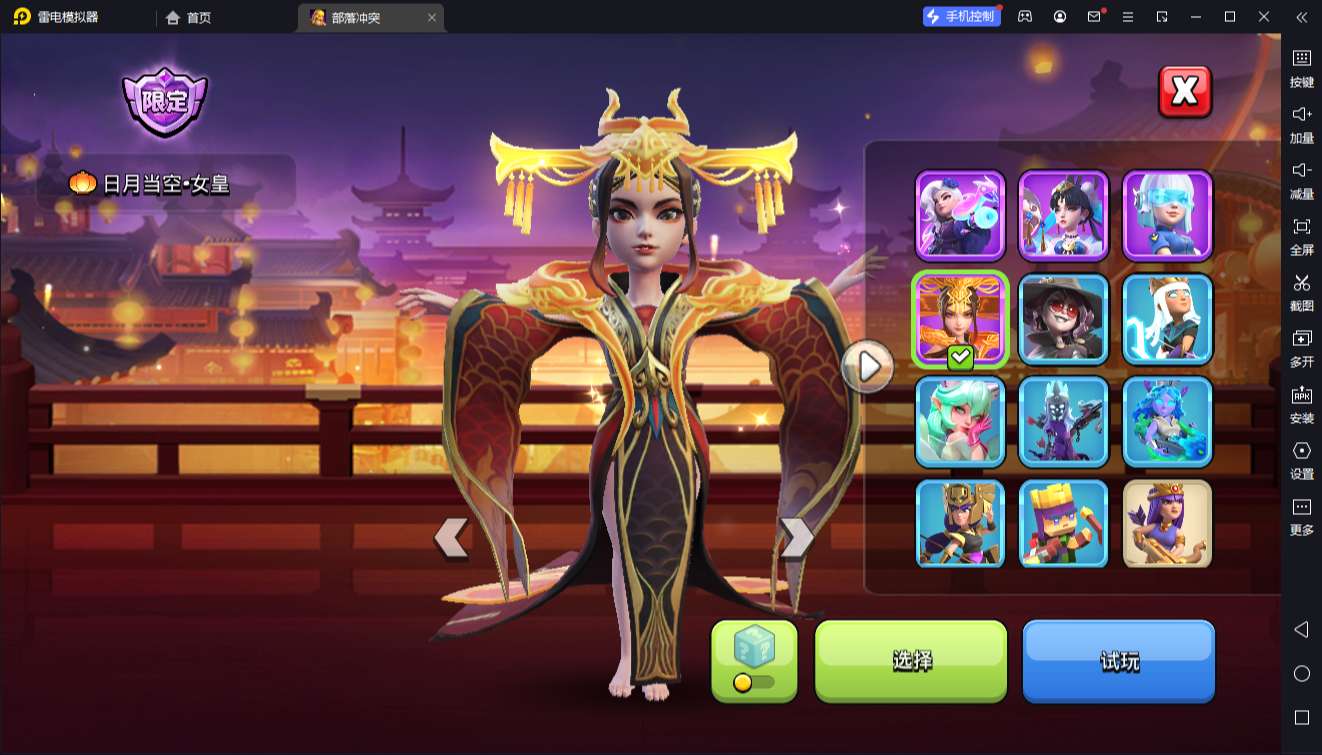Choose the blue visor white-haired skin
This screenshot has width=1322, height=755.
pos(1167,214)
